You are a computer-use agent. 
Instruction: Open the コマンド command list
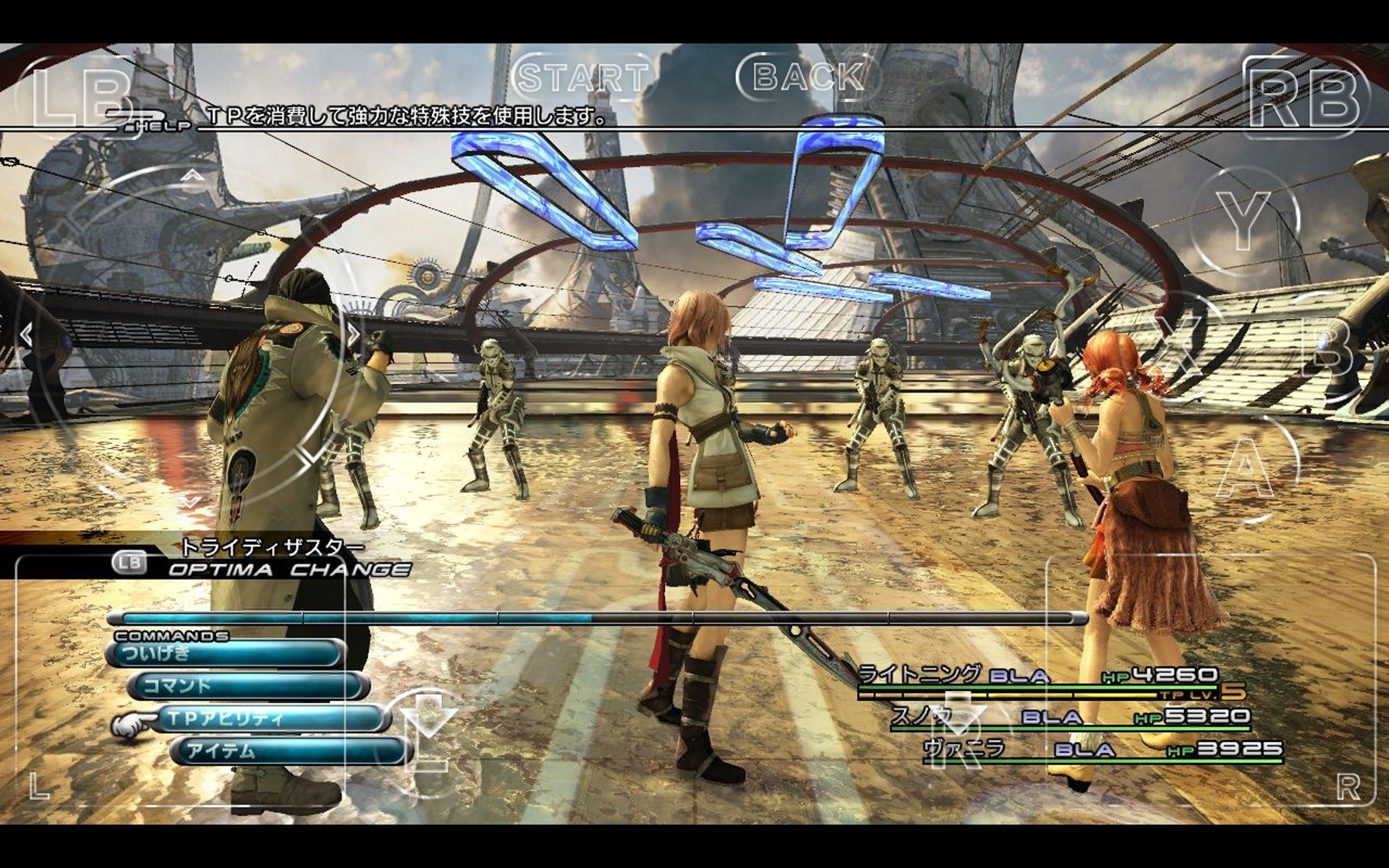click(x=246, y=686)
